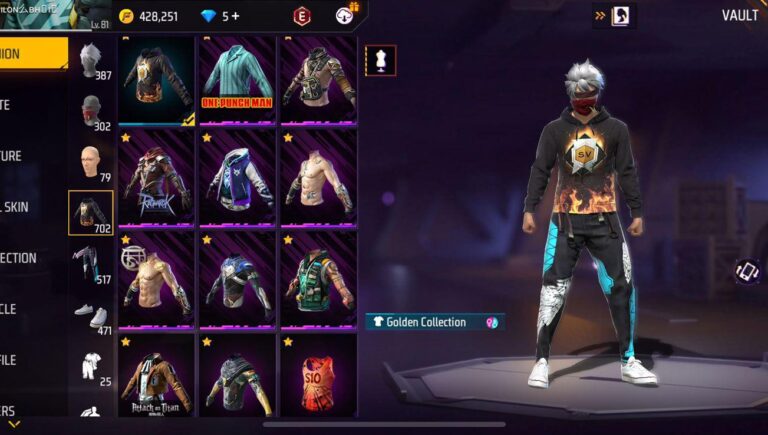Choose the One-Punch Man teal jacket
This screenshot has height=435, width=768.
click(237, 78)
